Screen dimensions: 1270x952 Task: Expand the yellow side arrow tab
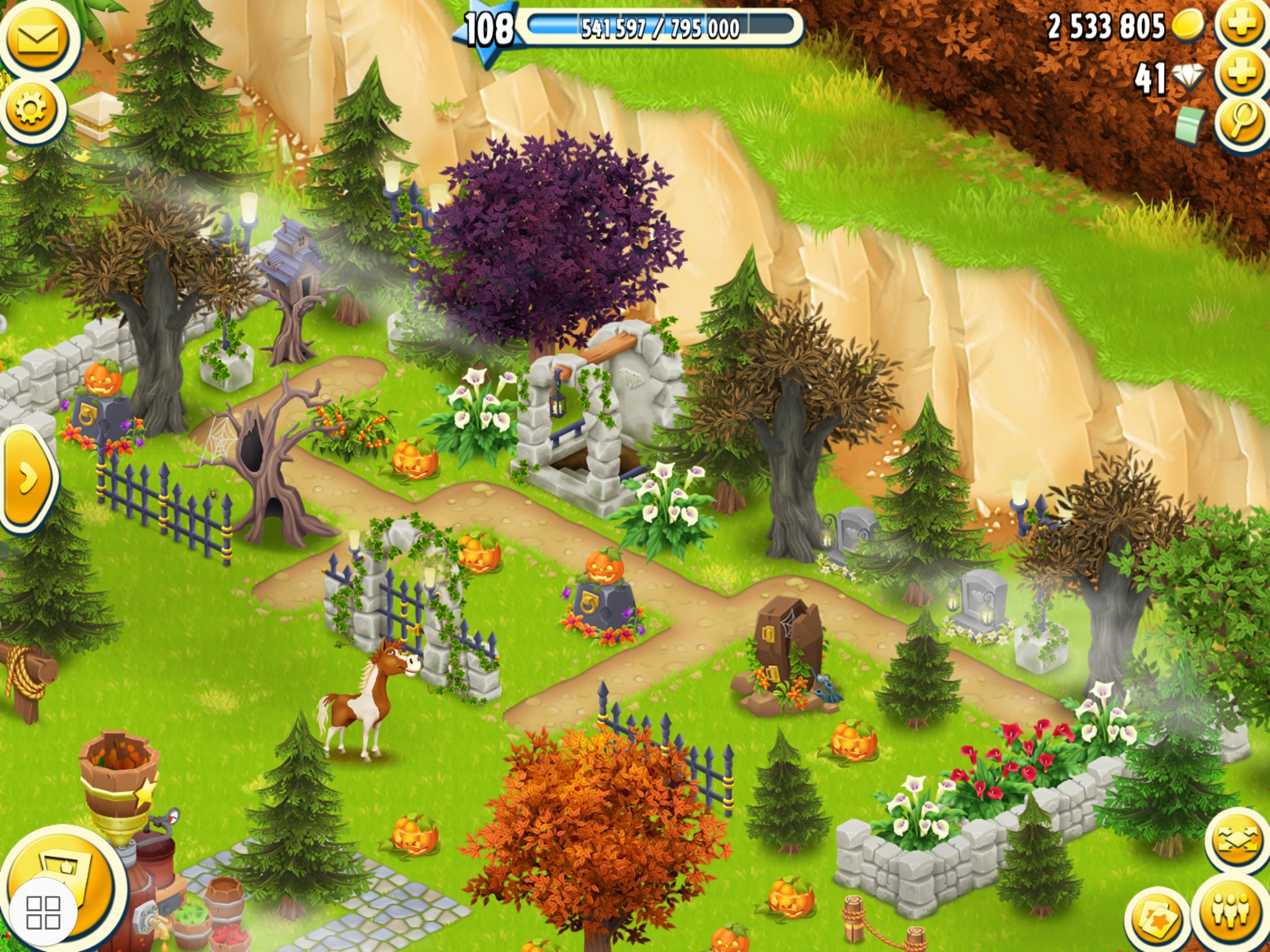(x=27, y=478)
